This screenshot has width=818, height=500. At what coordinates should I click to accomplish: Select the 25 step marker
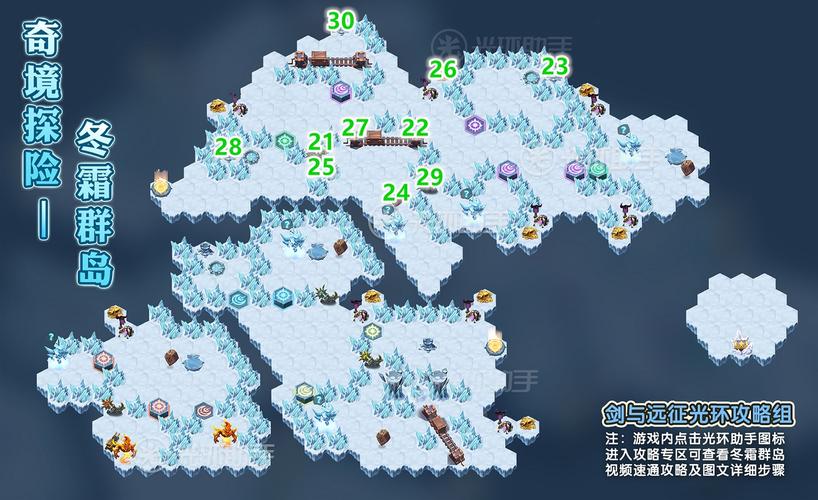[320, 166]
